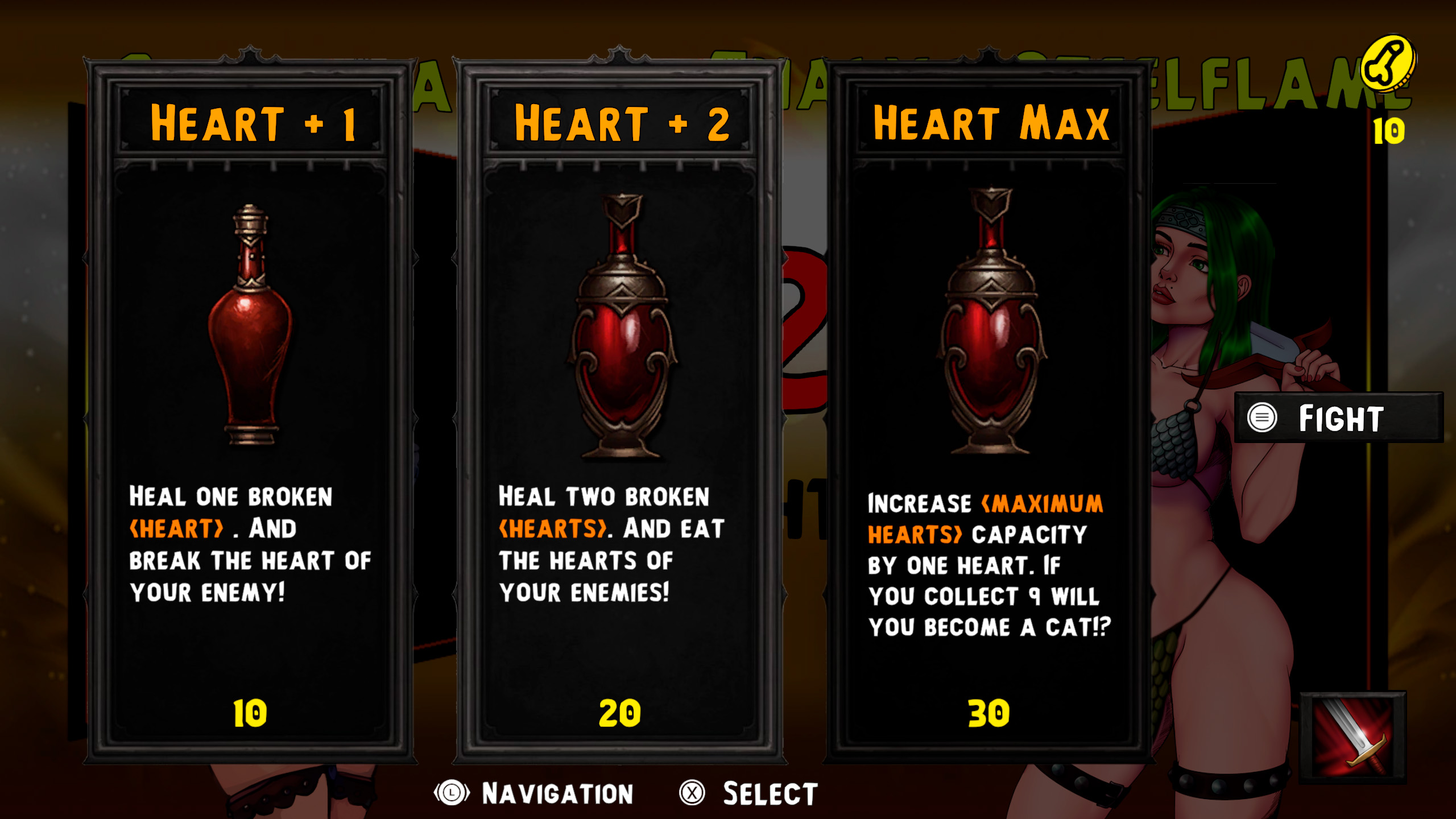The height and width of the screenshot is (819, 1456).
Task: Buy the Heart Max upgrade card
Action: pyautogui.click(x=990, y=409)
